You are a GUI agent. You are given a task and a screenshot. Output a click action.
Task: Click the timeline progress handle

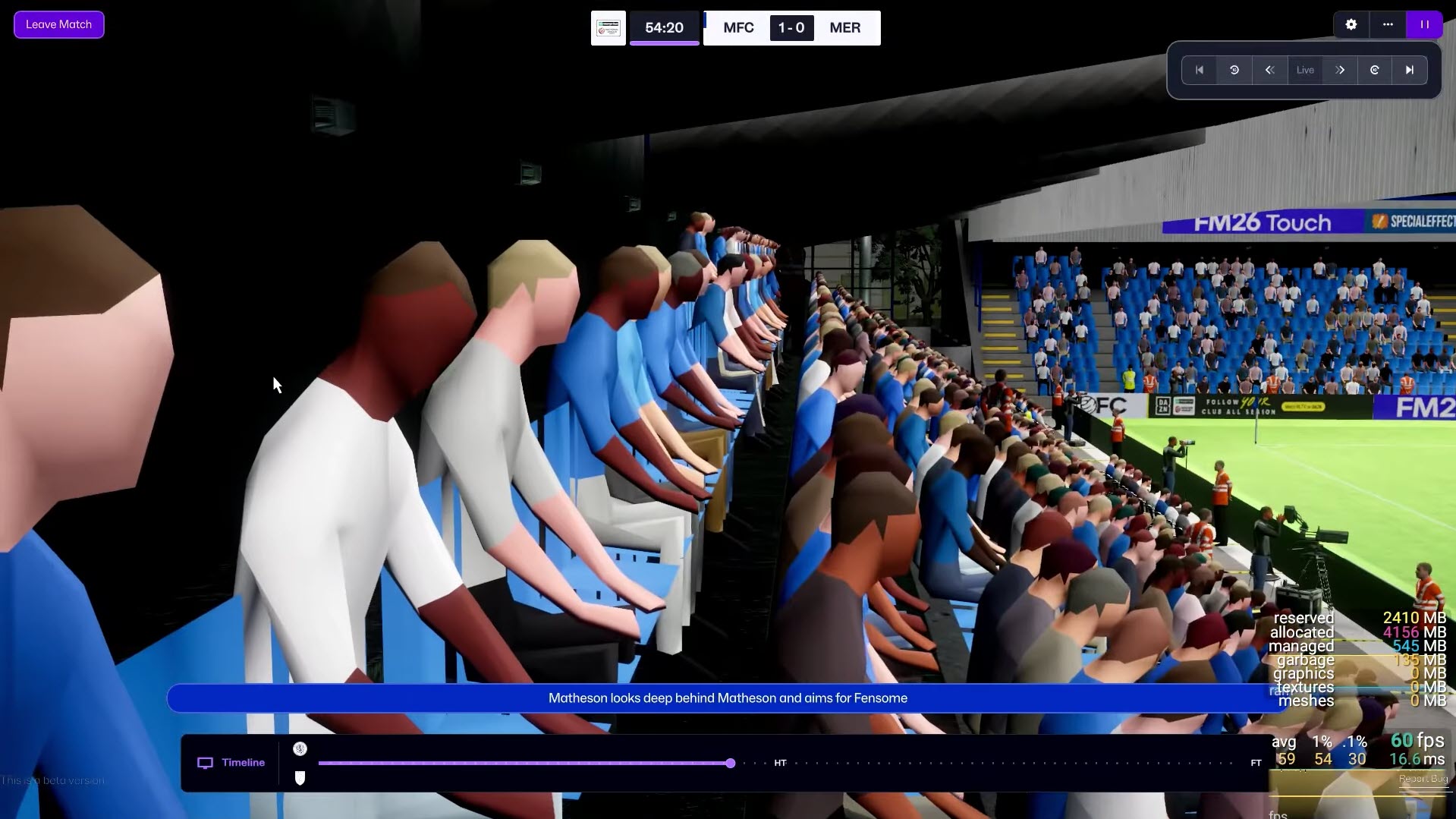pos(730,763)
